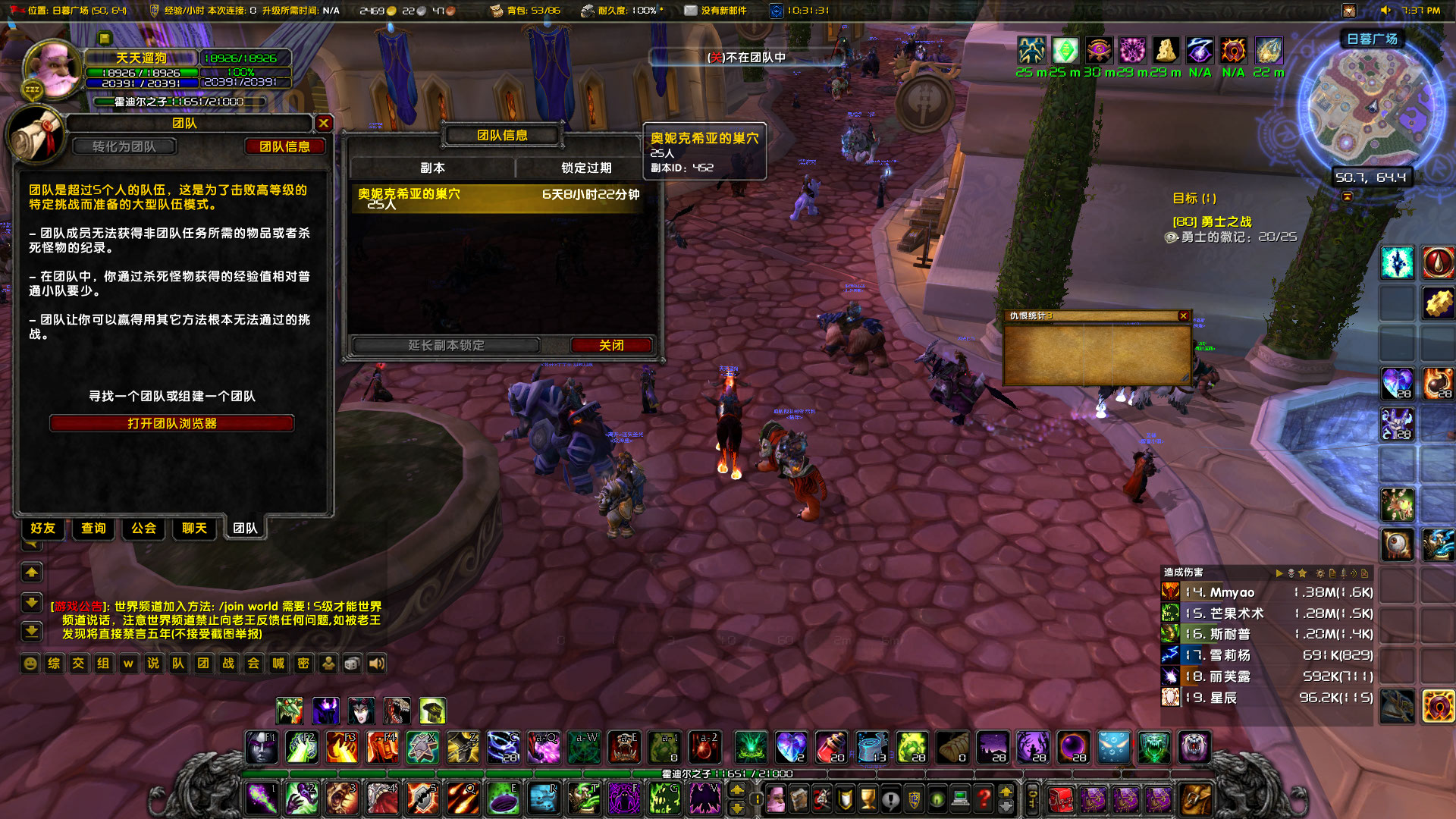
Task: Open damage meter settings via gear icon
Action: pos(1320,573)
